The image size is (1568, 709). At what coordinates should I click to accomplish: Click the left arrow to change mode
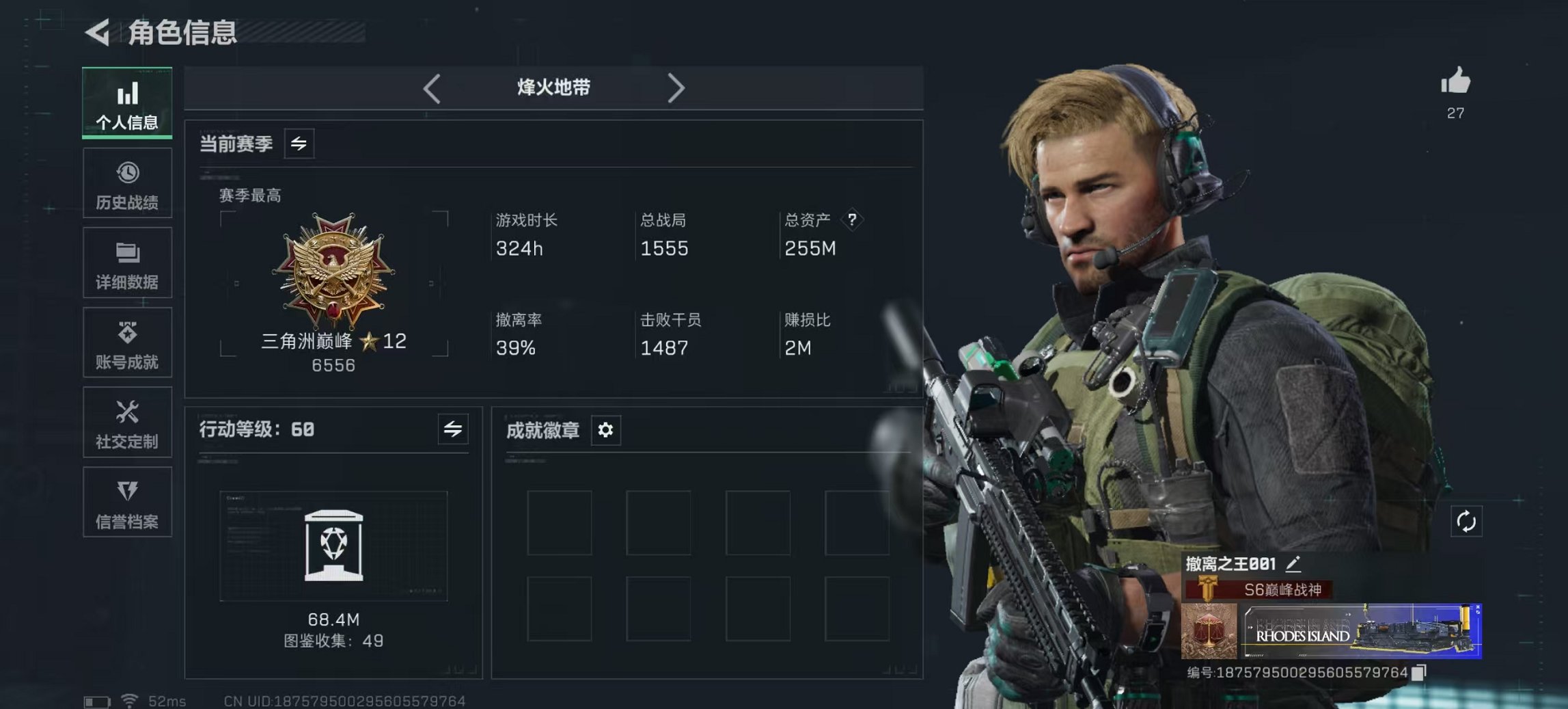431,88
